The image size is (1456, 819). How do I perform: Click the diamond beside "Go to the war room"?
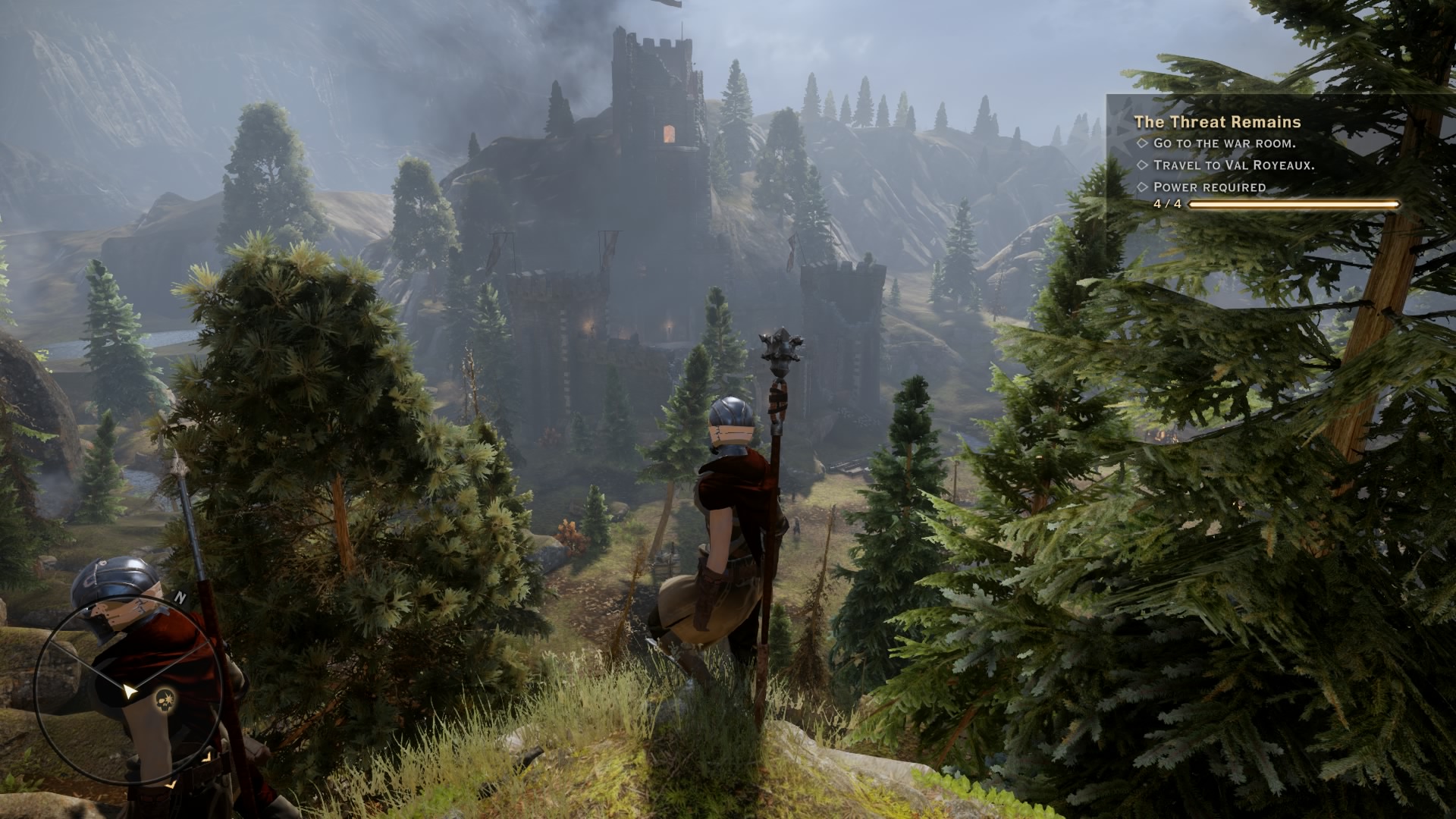point(1143,144)
